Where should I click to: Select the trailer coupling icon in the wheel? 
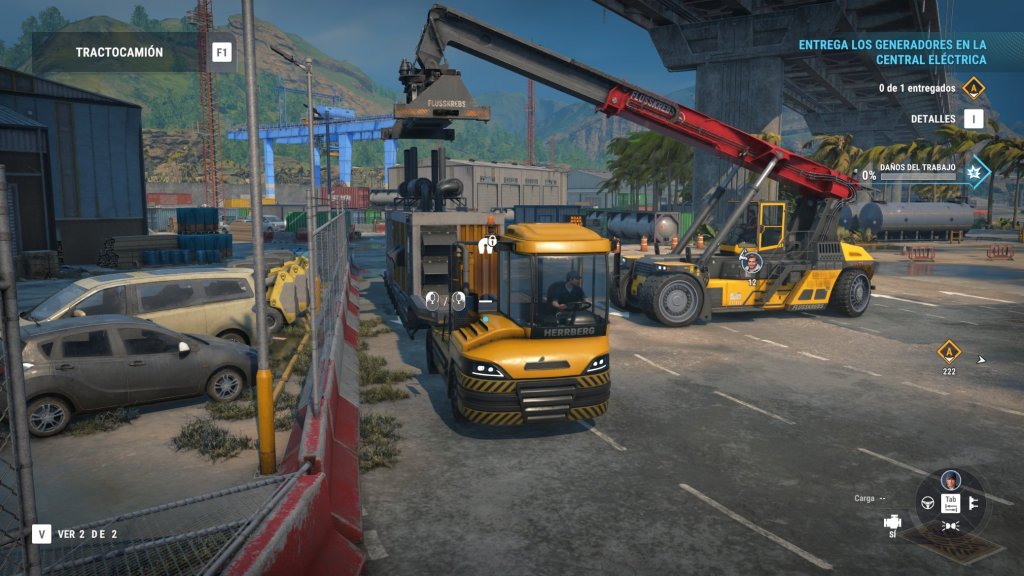(x=973, y=502)
